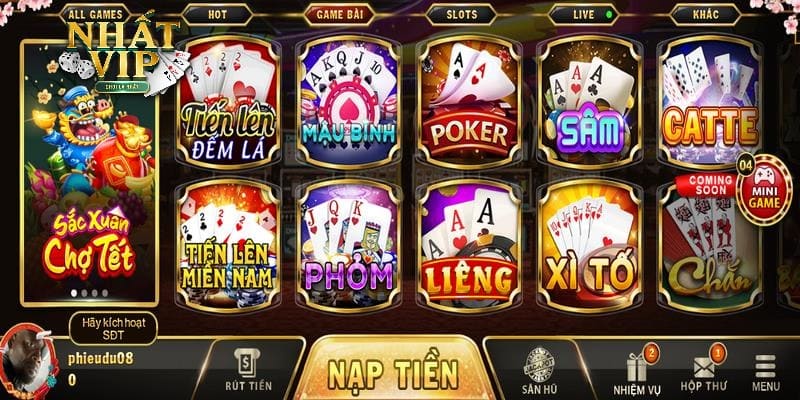Check the Nhiệm Vụ missions icon
Screen dimensions: 800x400
pos(636,372)
